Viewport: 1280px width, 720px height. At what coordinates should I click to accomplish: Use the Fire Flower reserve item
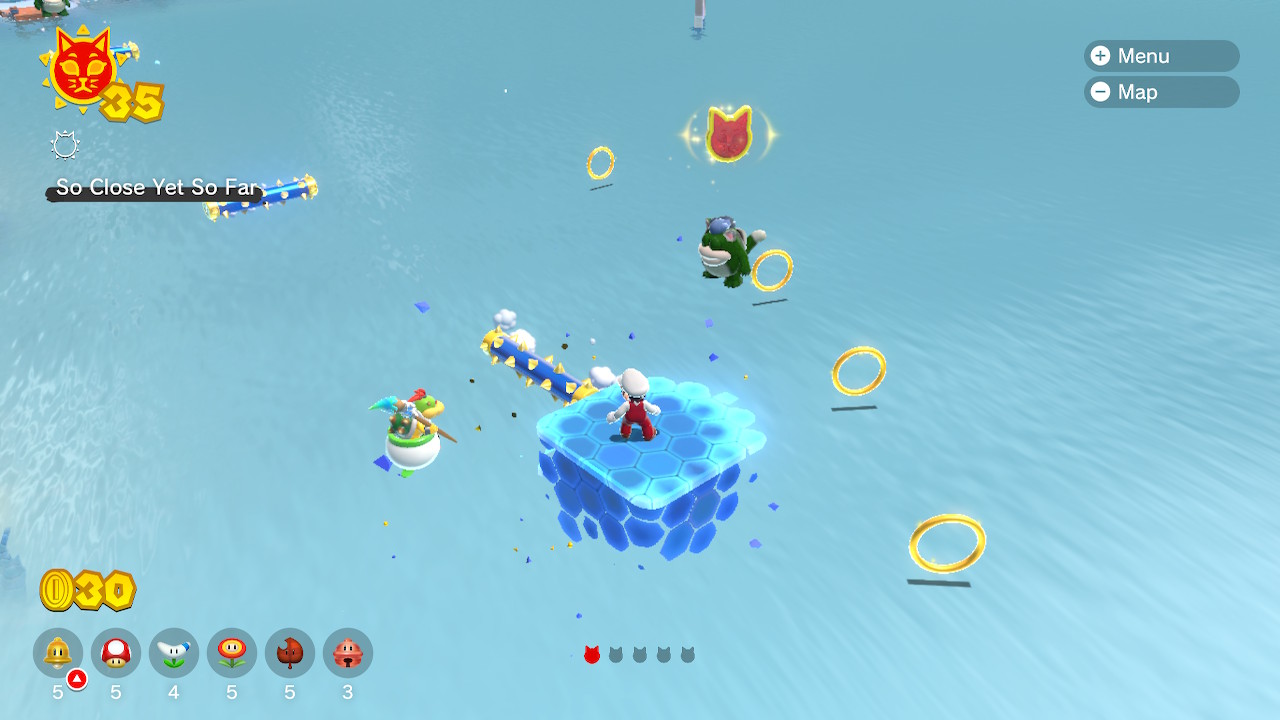(232, 653)
